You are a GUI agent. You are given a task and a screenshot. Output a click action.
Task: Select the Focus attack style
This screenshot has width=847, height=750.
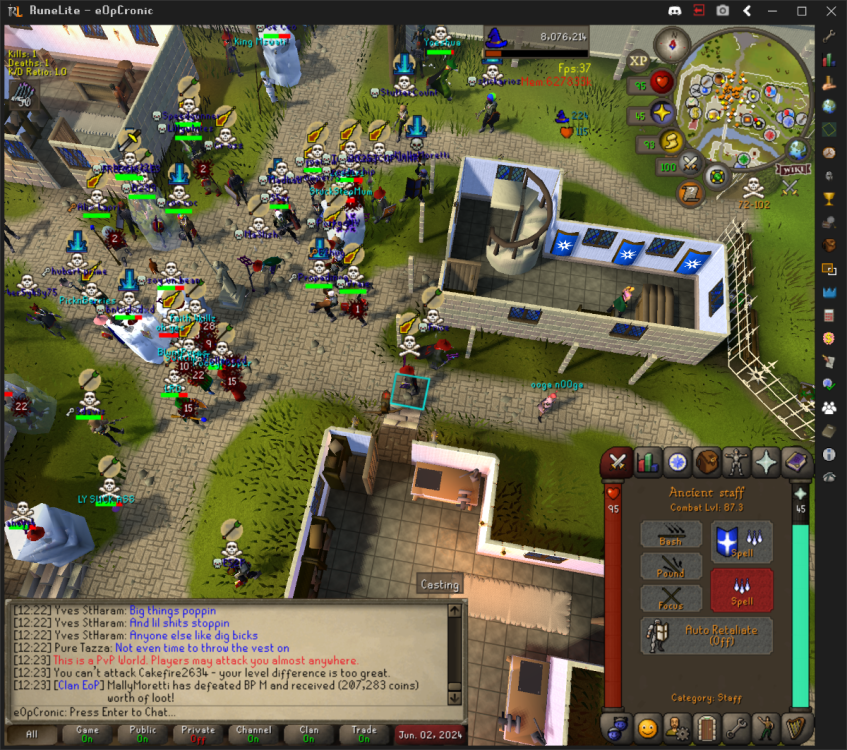point(671,599)
